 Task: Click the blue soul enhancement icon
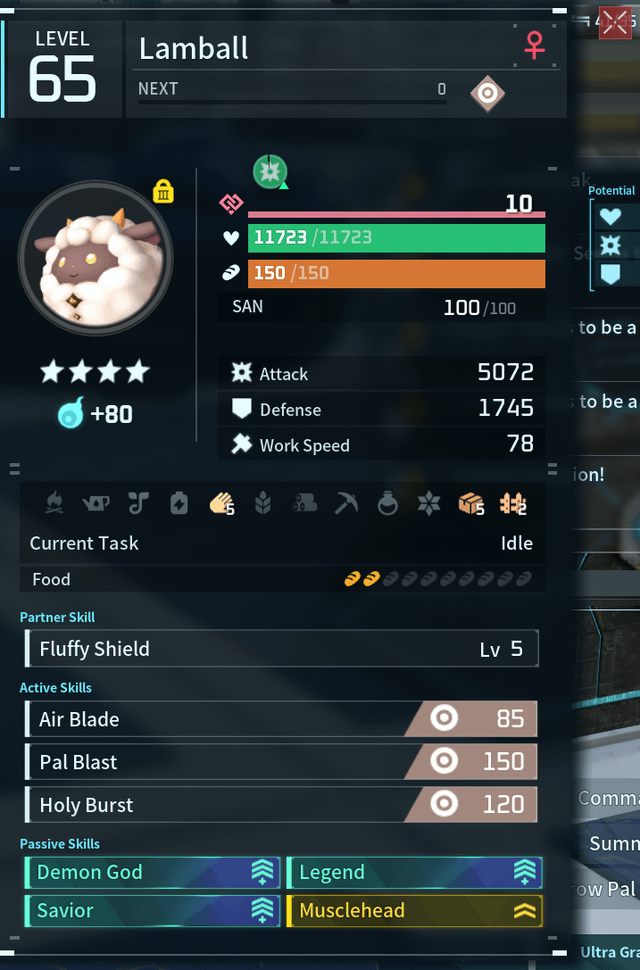71,413
